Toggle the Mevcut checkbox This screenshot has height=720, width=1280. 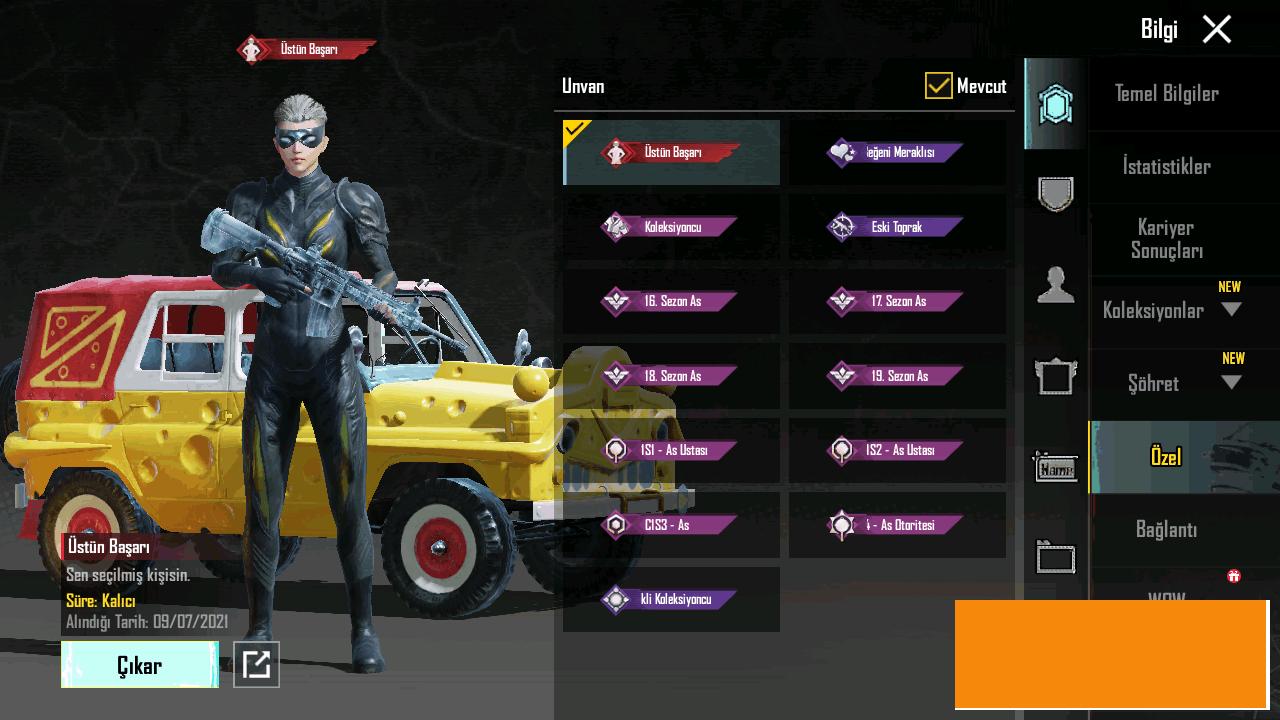point(938,86)
